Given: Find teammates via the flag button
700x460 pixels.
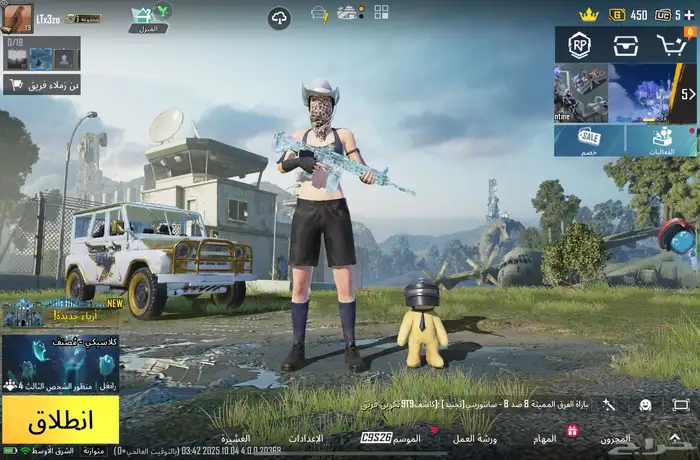Looking at the screenshot, I should [42, 85].
